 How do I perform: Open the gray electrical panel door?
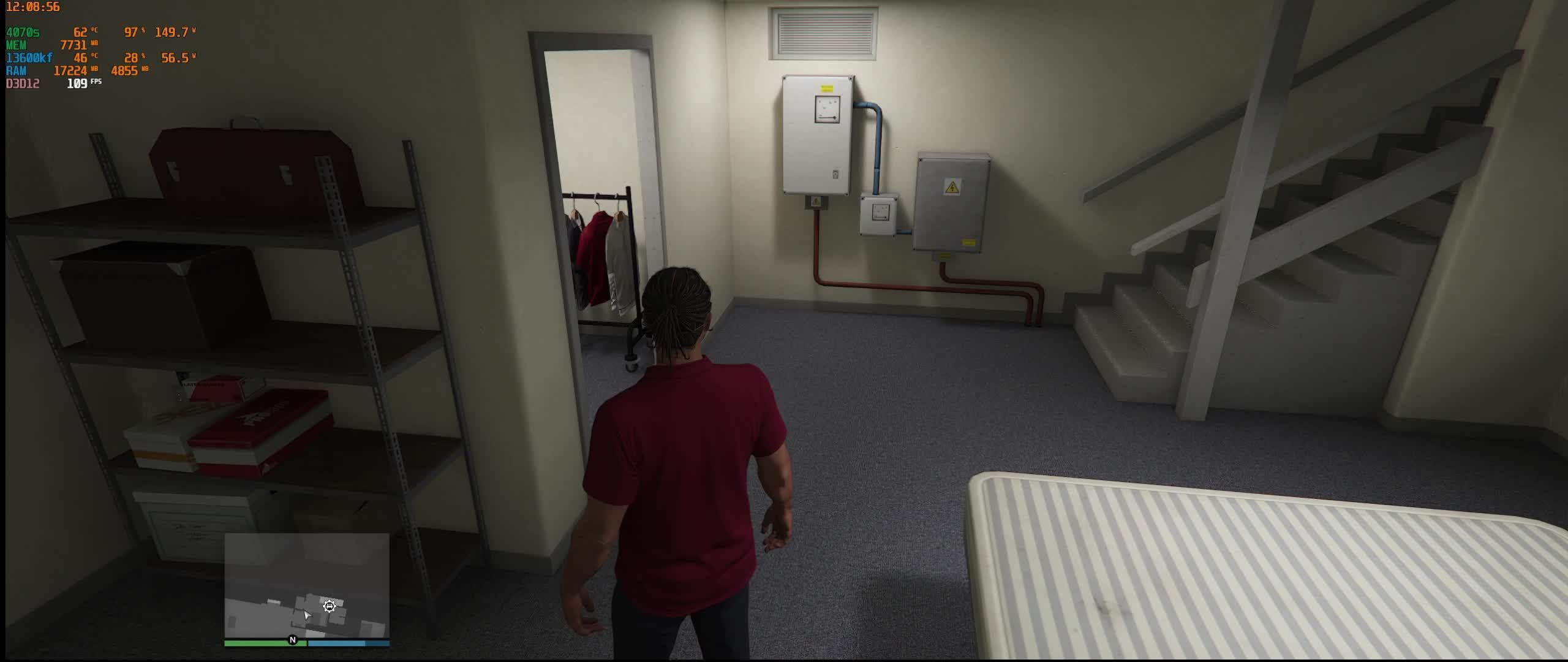coord(952,208)
